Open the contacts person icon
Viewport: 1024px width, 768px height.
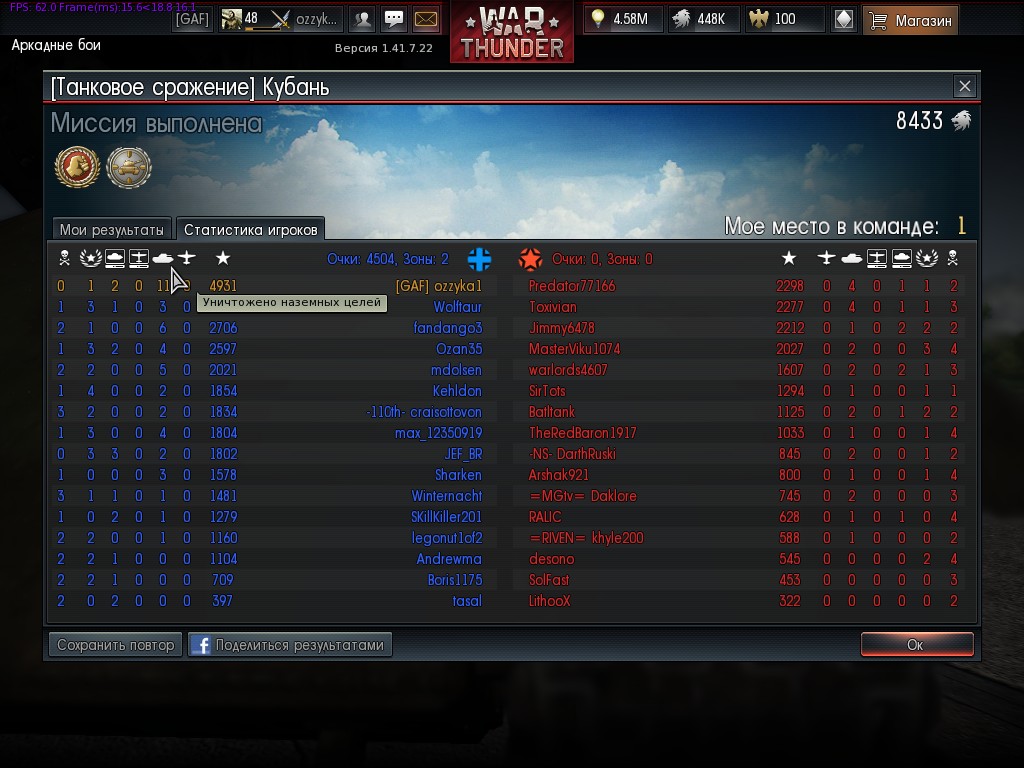(363, 19)
